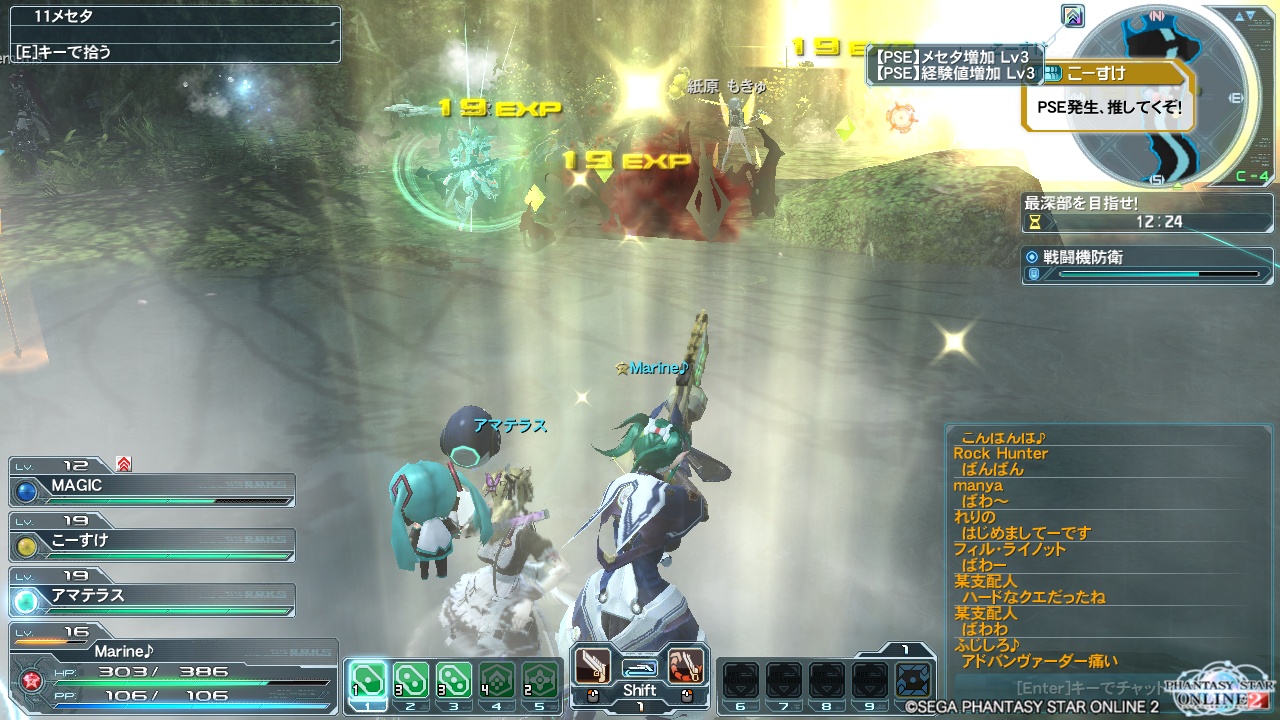Select the rifle weapon icon above Shift
The width and height of the screenshot is (1280, 720).
click(639, 667)
